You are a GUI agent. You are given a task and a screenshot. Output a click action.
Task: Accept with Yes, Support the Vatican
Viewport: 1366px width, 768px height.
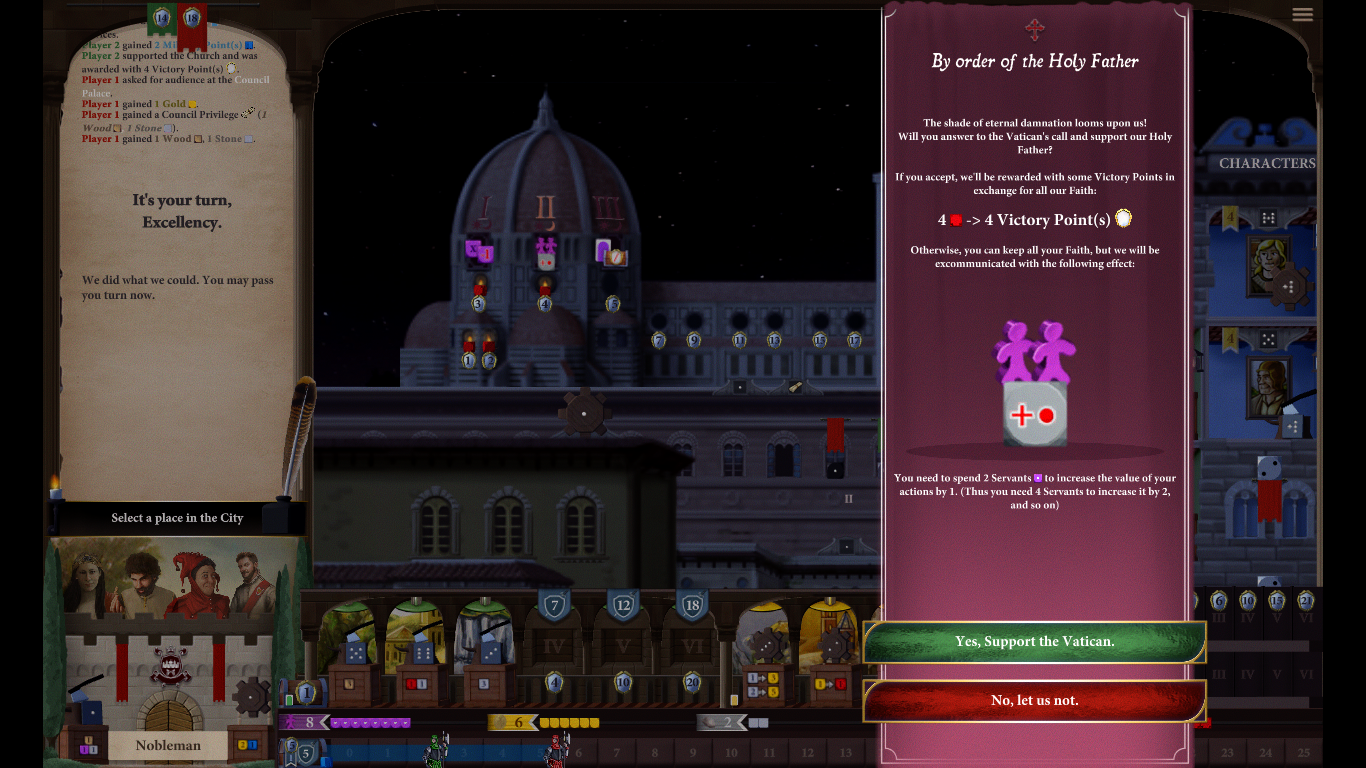(1034, 642)
